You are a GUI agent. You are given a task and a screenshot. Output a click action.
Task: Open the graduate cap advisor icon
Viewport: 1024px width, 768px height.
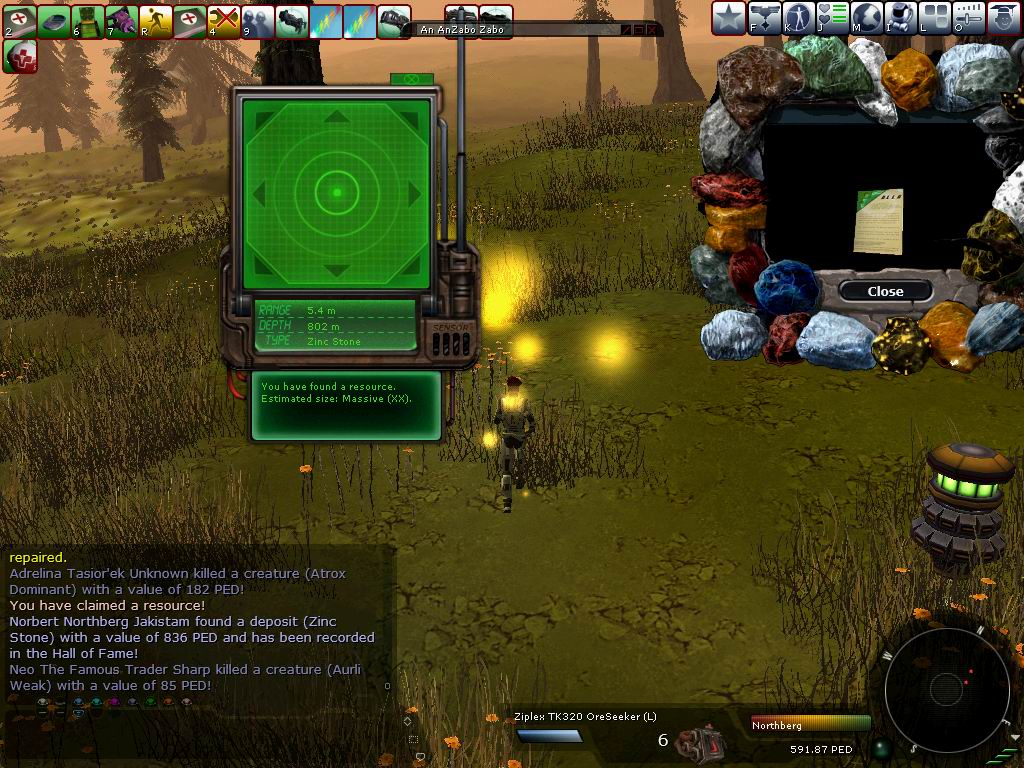point(1004,18)
